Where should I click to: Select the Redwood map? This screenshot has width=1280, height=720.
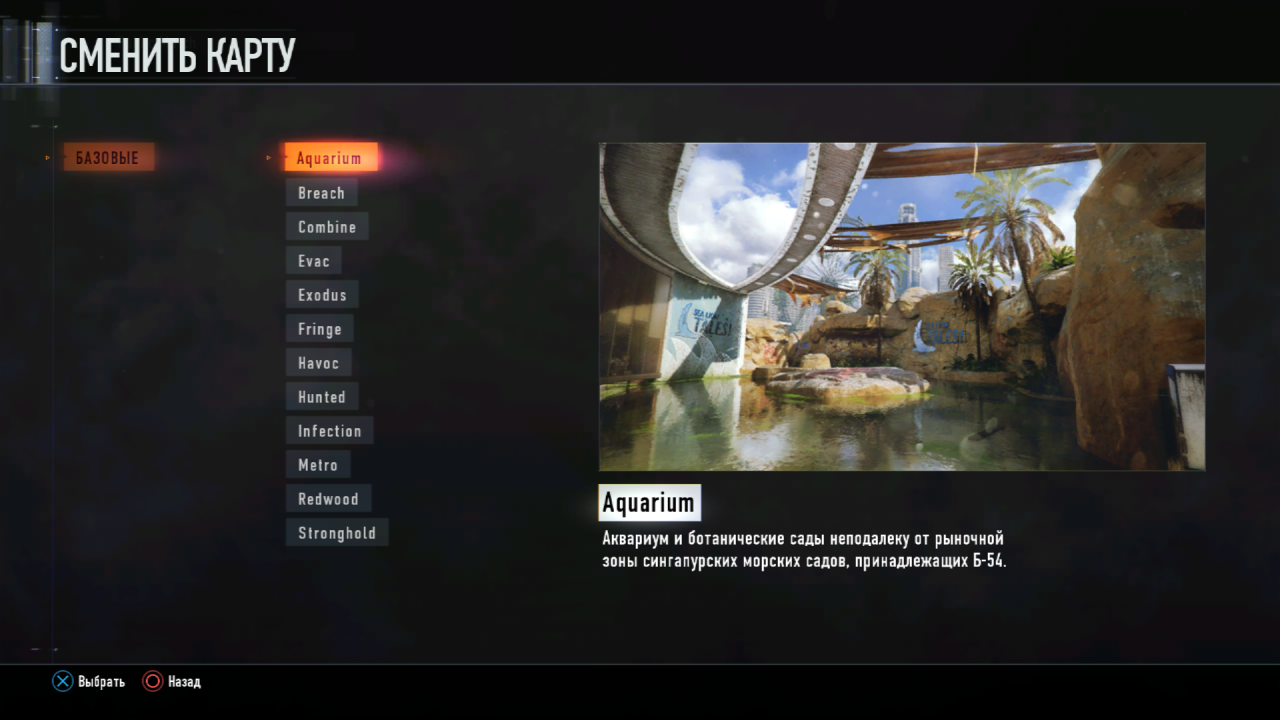click(x=328, y=499)
